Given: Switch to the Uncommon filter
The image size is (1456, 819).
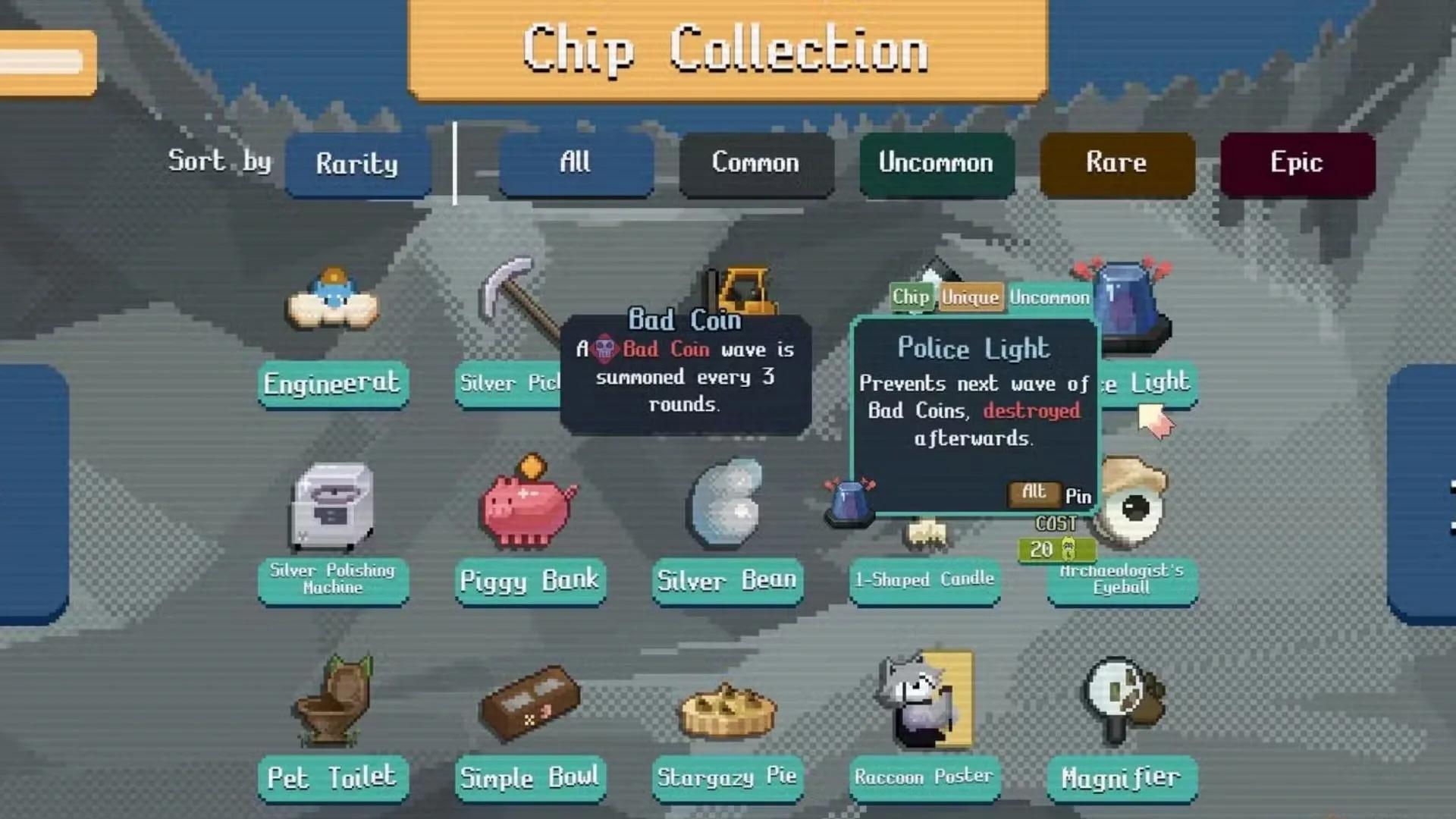Looking at the screenshot, I should tap(937, 164).
